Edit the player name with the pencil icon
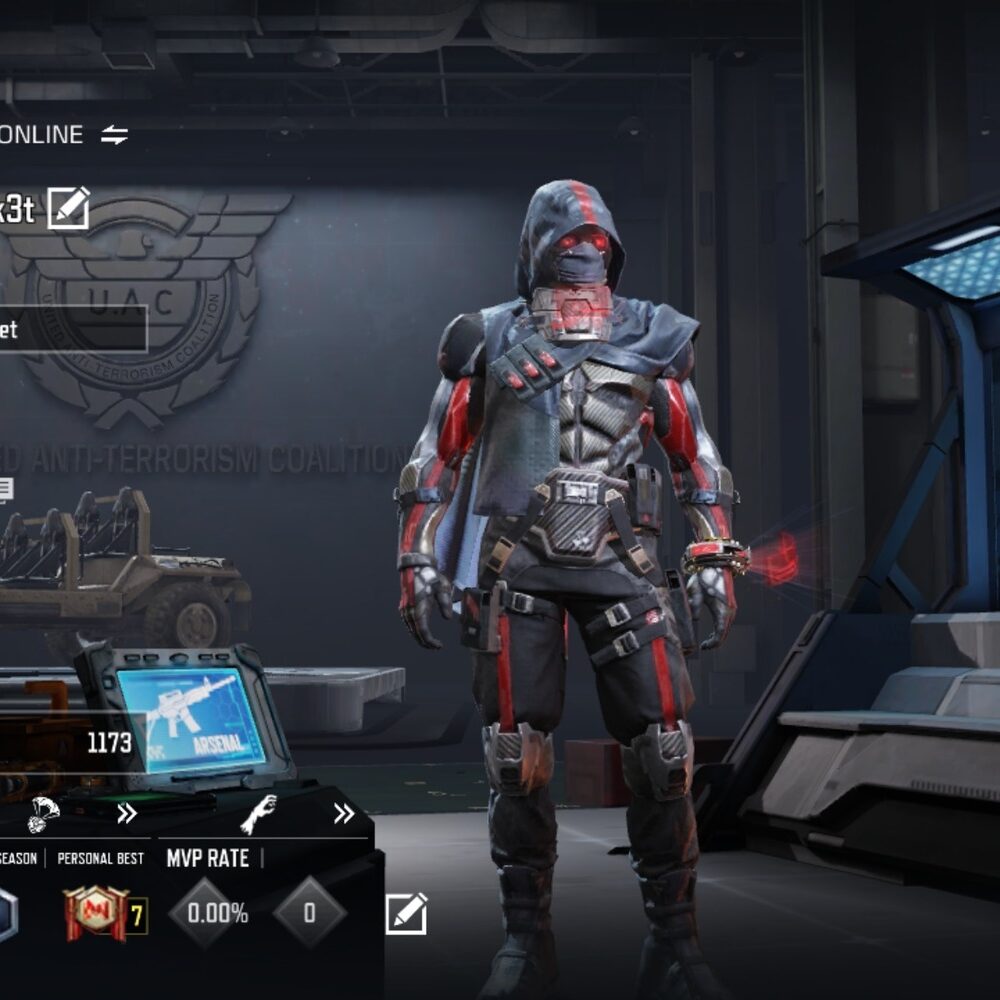 pos(68,208)
